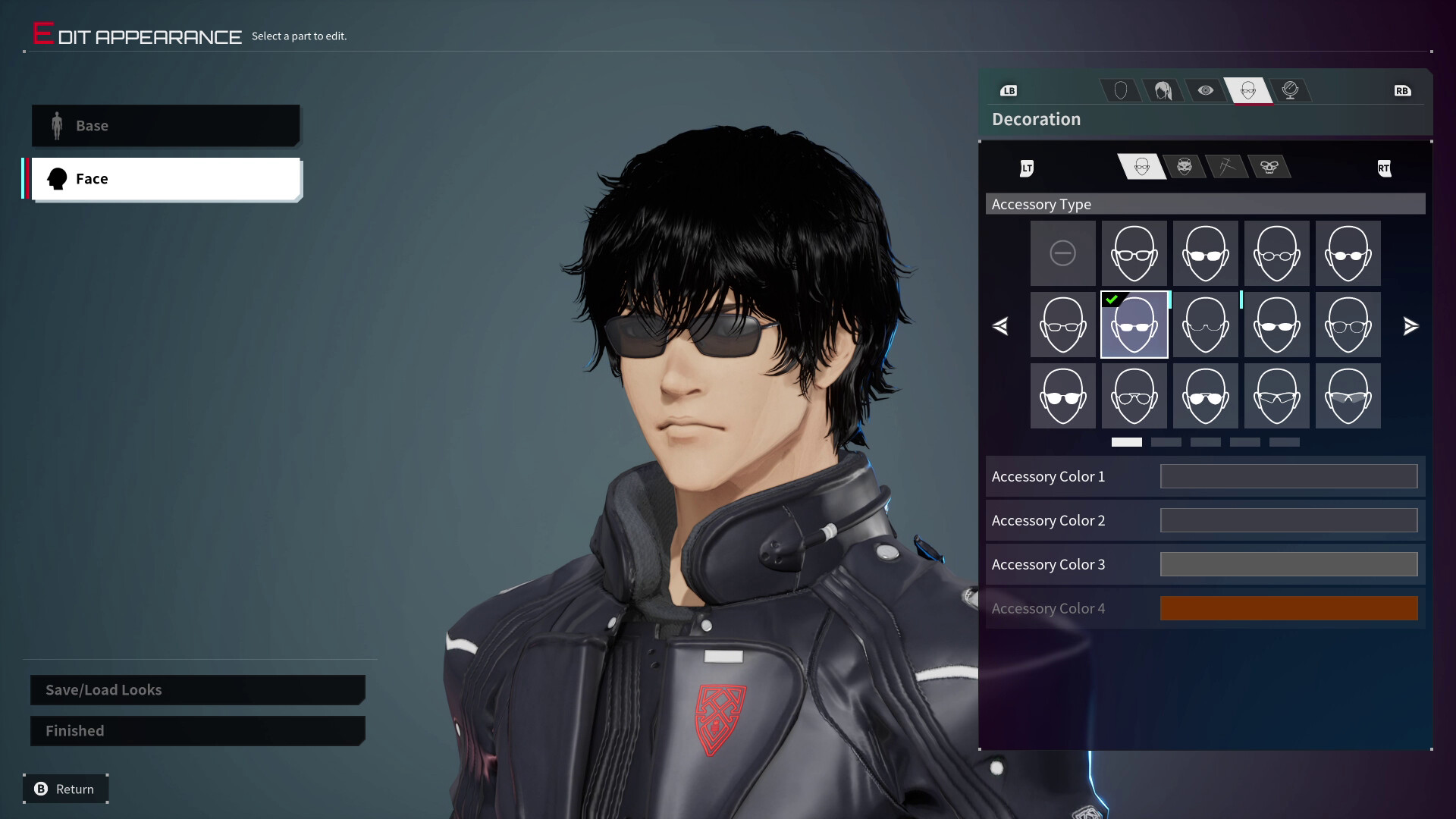Select the eye customization icon

click(x=1206, y=90)
